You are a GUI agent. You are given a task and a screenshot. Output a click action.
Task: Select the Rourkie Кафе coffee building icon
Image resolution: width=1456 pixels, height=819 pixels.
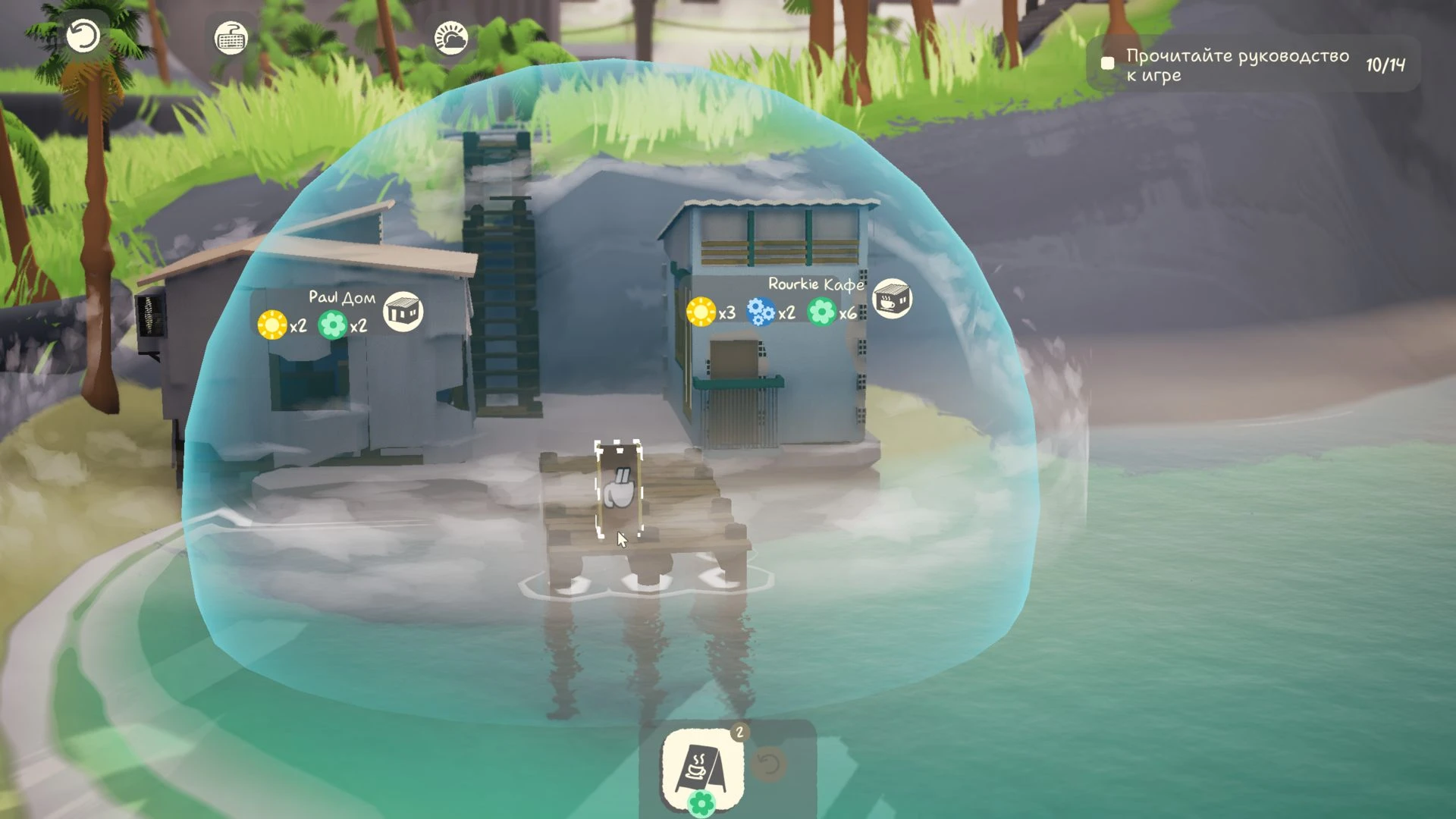892,299
